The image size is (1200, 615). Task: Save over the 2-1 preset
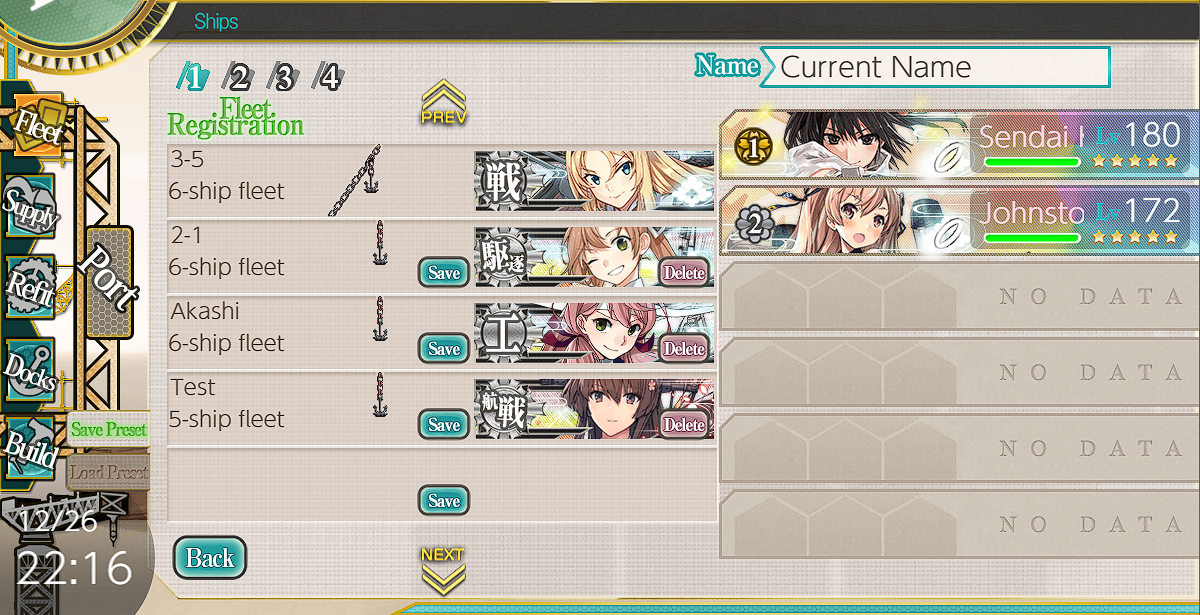tap(443, 273)
